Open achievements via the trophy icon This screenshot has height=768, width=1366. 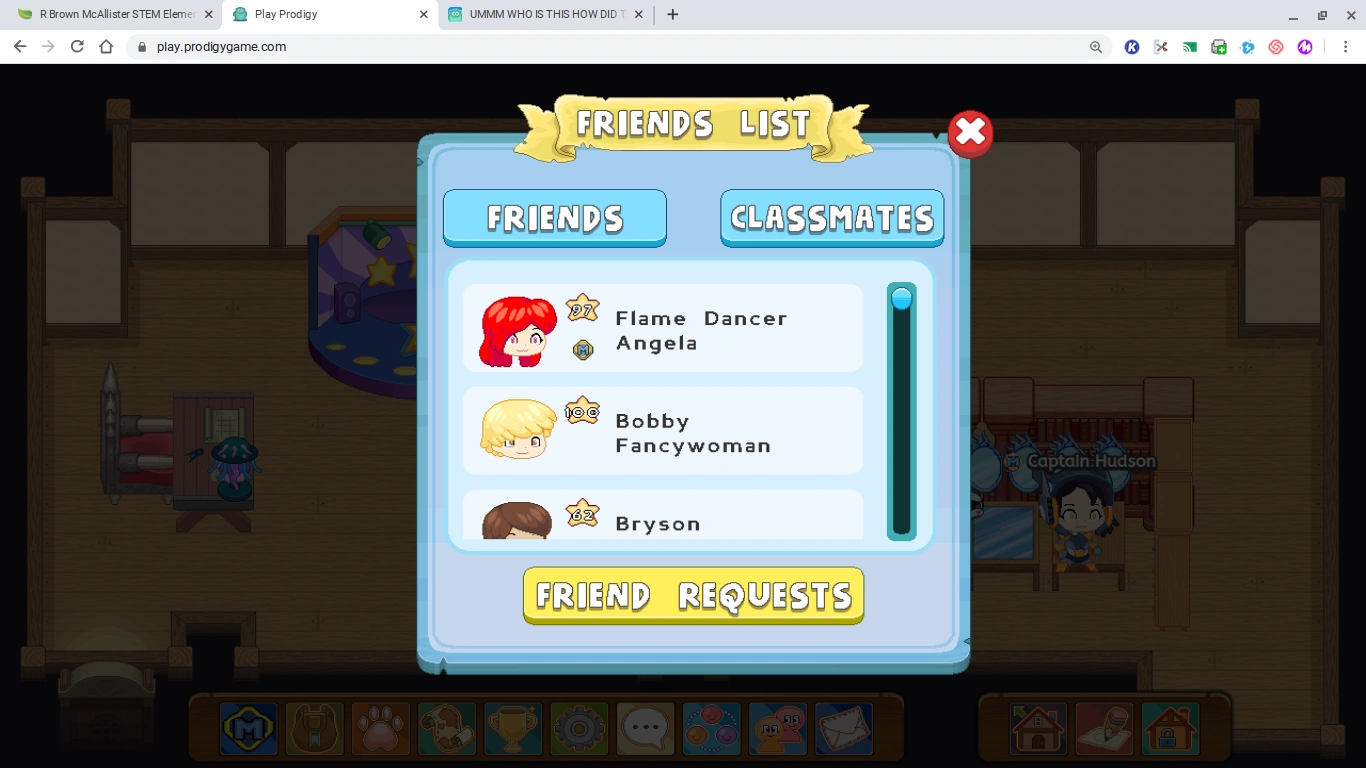[513, 729]
